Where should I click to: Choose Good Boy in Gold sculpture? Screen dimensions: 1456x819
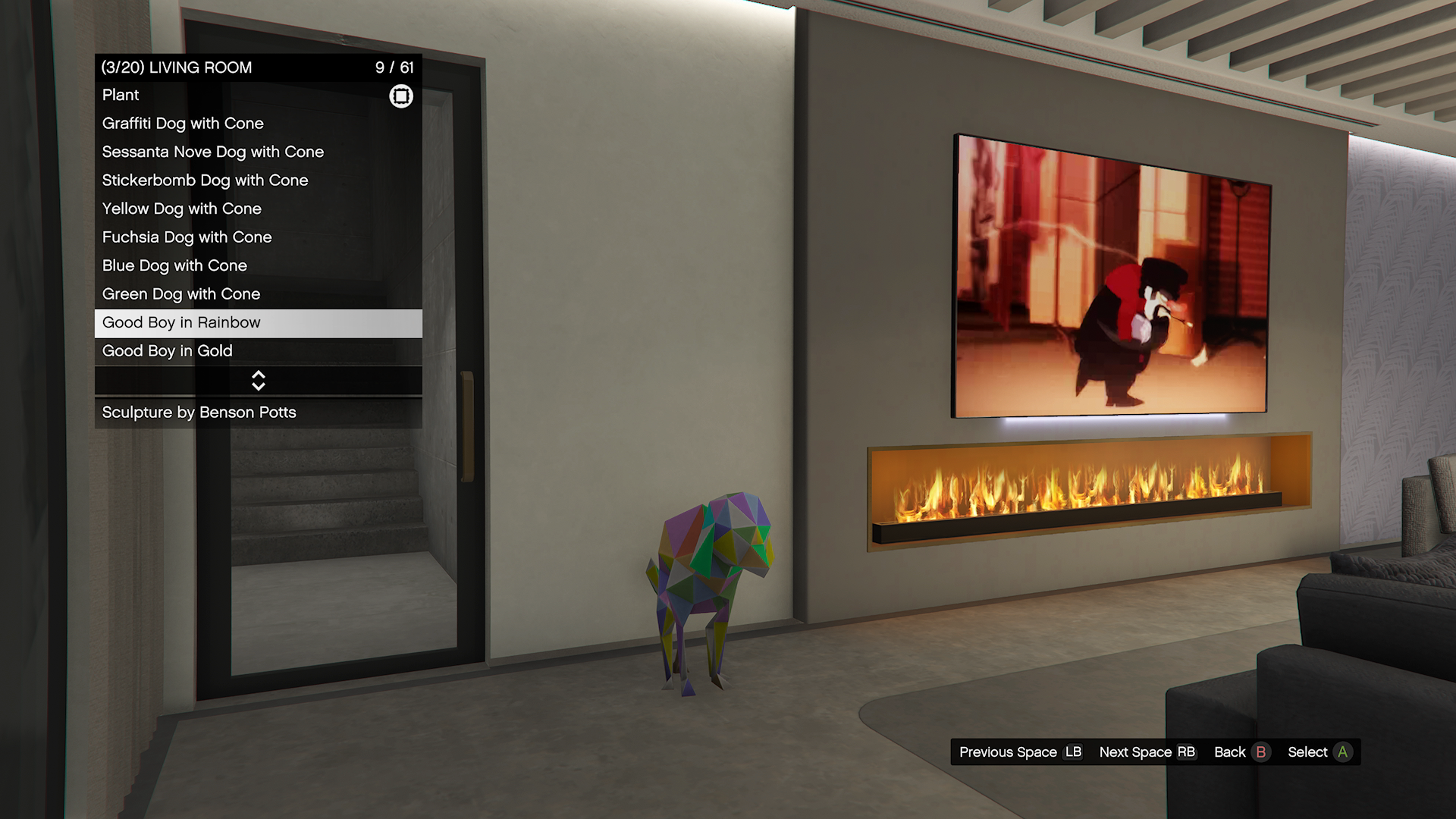[x=258, y=351]
